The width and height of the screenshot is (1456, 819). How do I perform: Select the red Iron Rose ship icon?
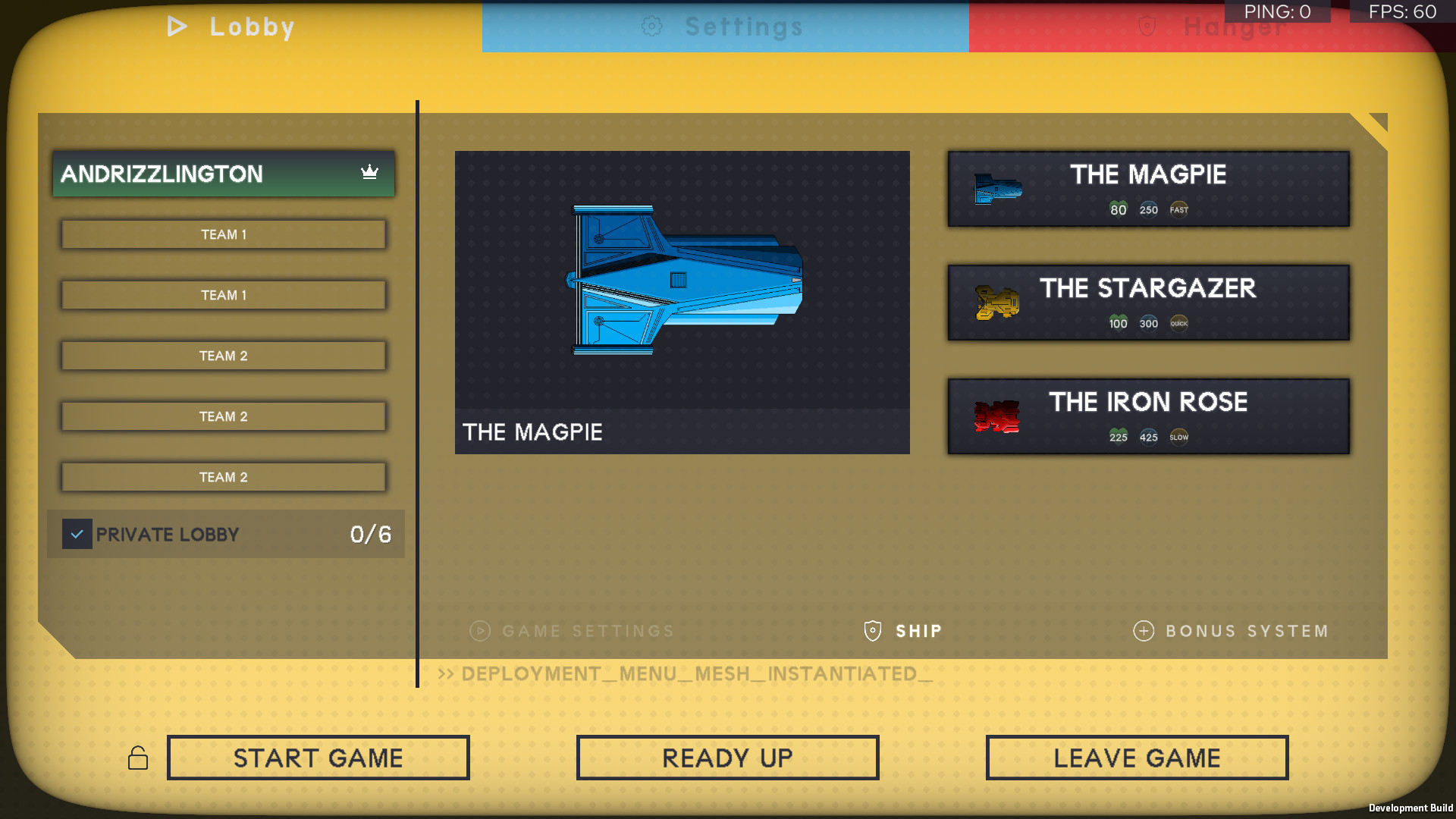[996, 416]
